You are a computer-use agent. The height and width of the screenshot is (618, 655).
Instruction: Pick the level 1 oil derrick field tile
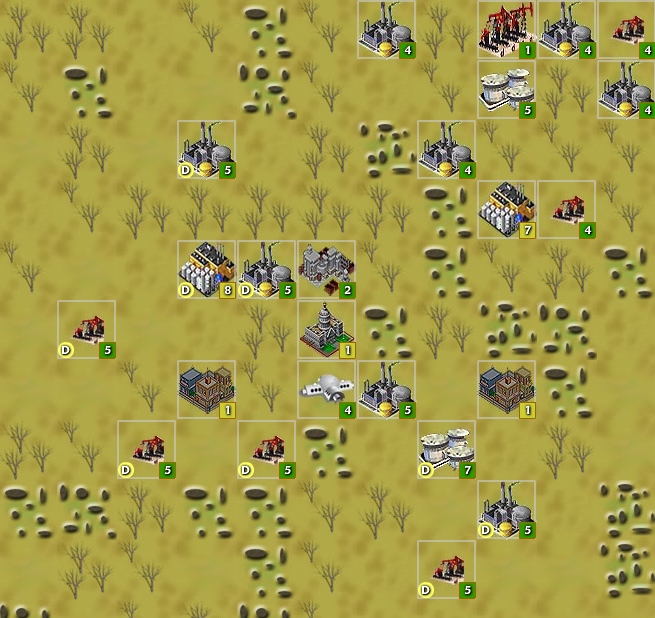click(x=506, y=29)
